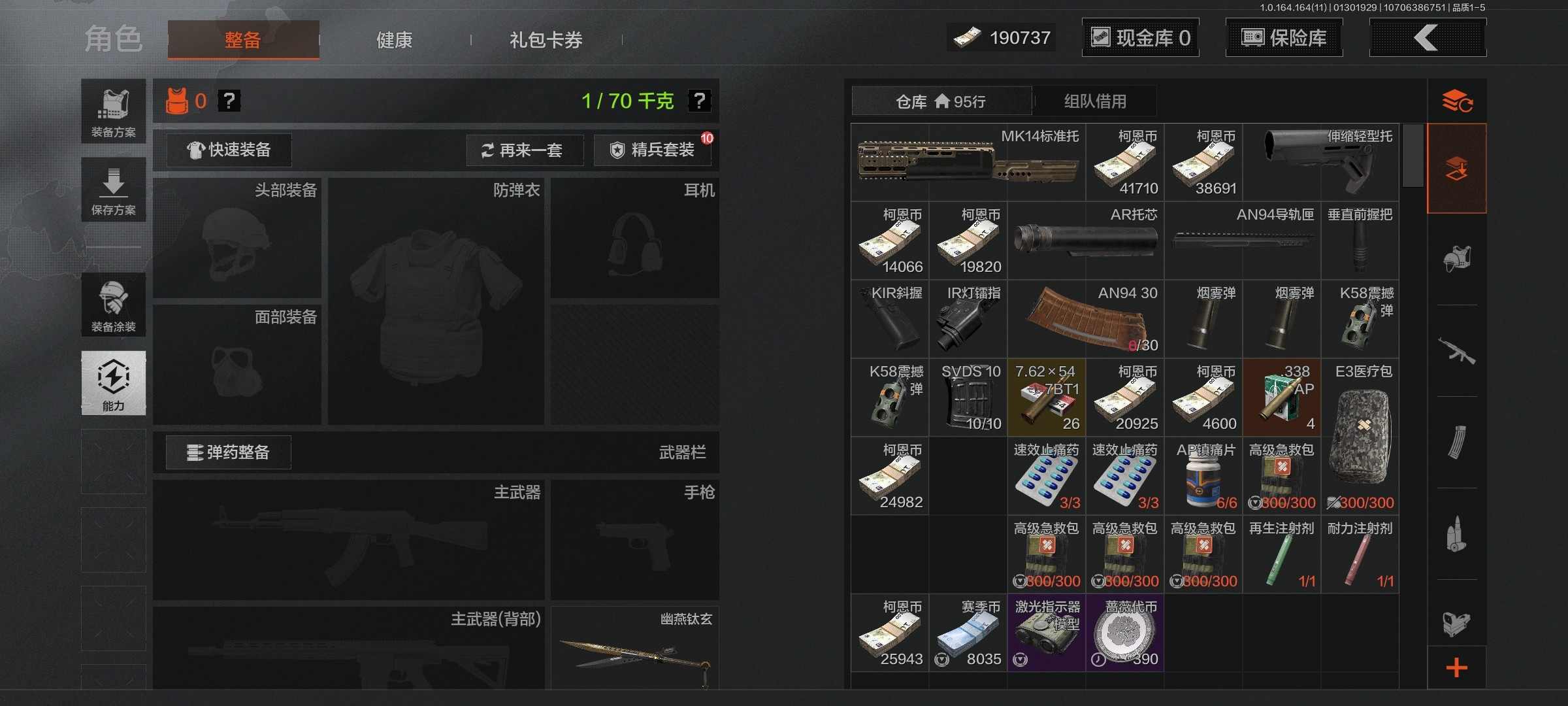Open the 装备涂装 equipment paint panel
Viewport: 1568px width, 706px height.
[x=112, y=305]
